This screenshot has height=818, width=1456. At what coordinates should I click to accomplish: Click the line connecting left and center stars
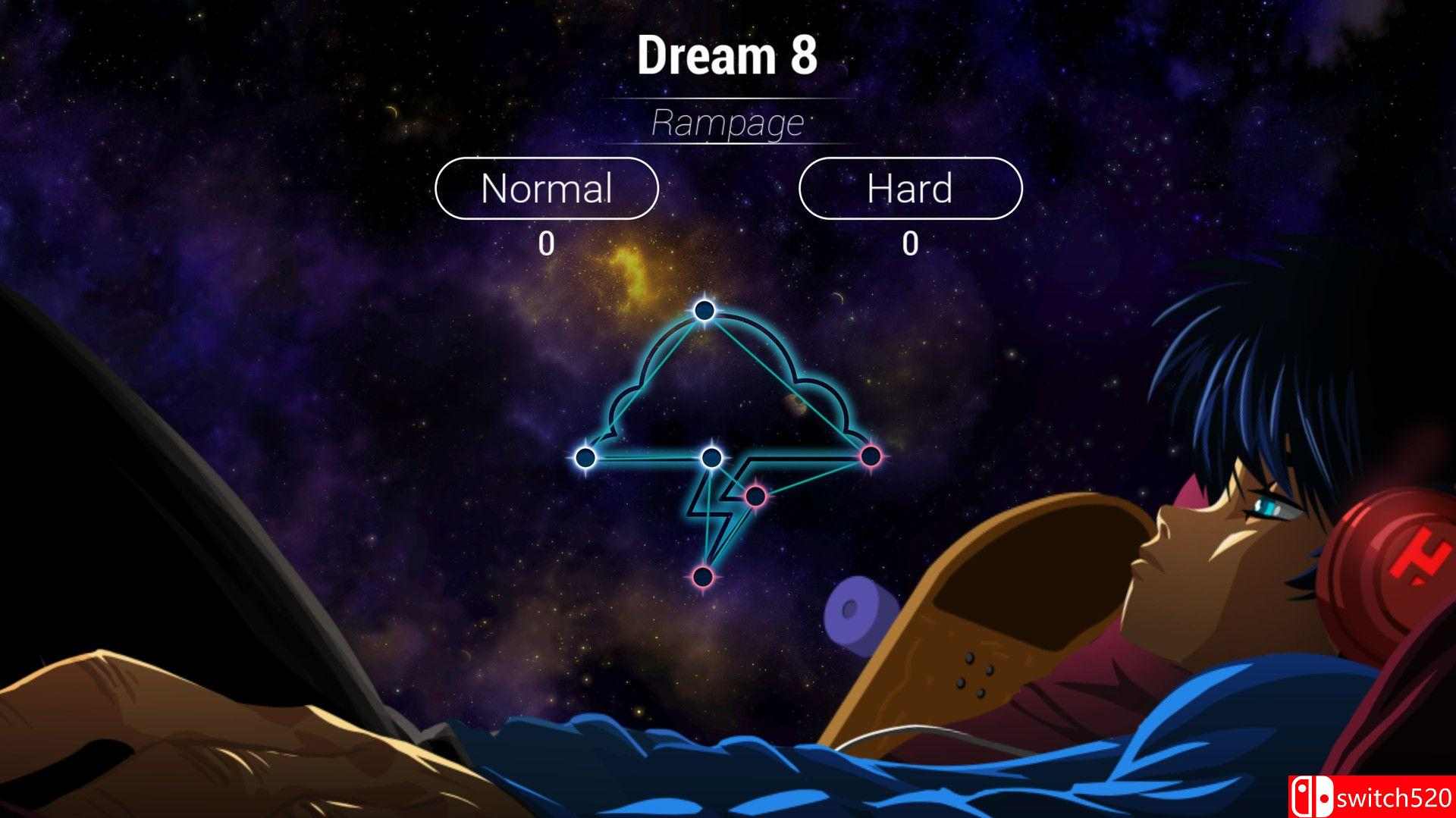(648, 457)
